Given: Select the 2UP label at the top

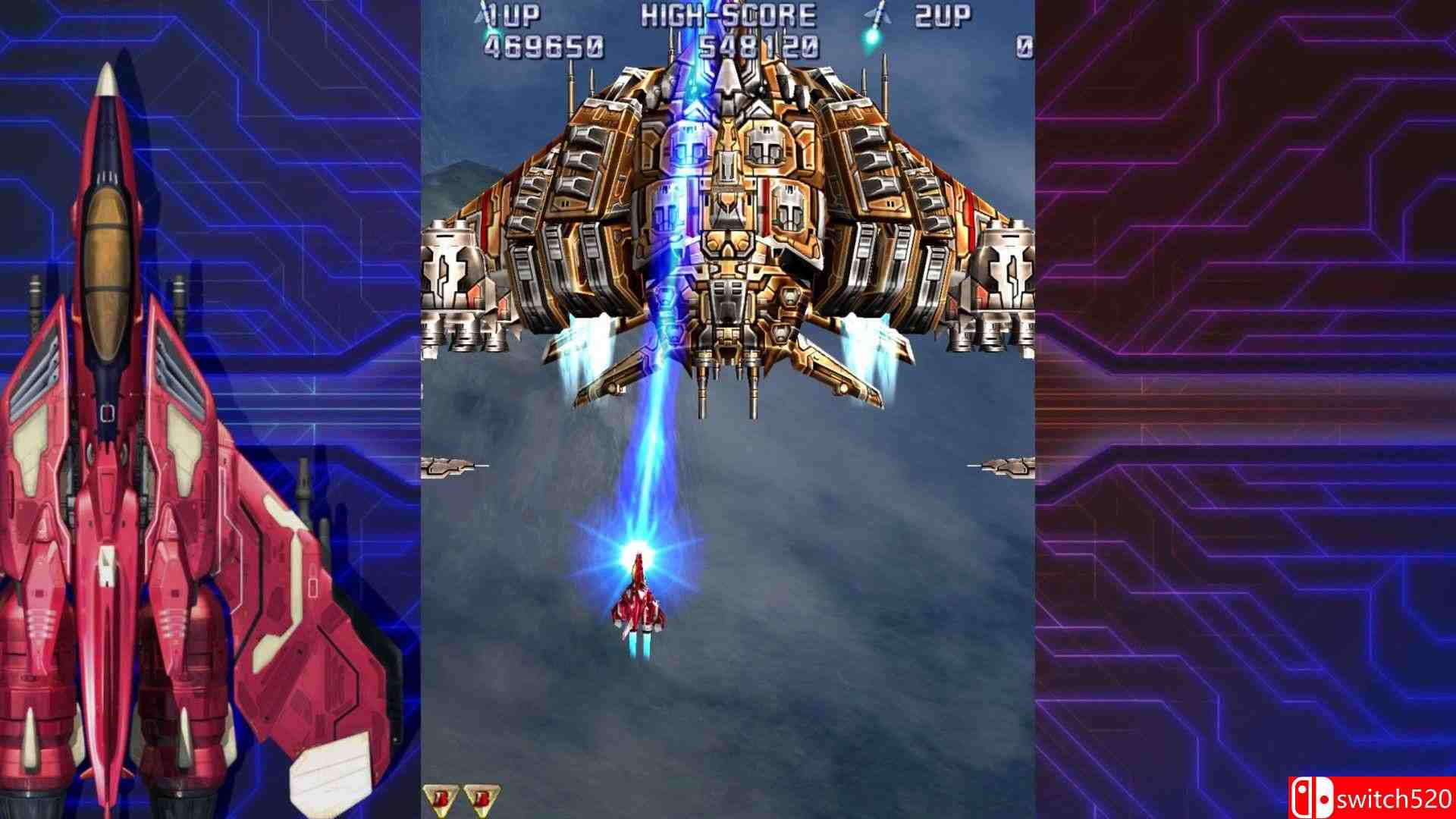Looking at the screenshot, I should click(x=944, y=14).
